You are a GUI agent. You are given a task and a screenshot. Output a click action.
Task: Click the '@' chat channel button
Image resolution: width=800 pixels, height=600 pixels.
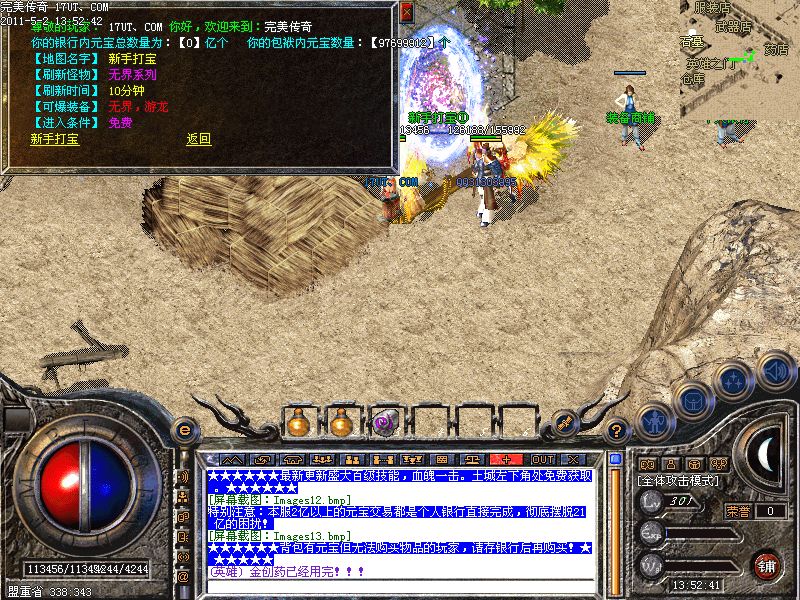[x=184, y=577]
